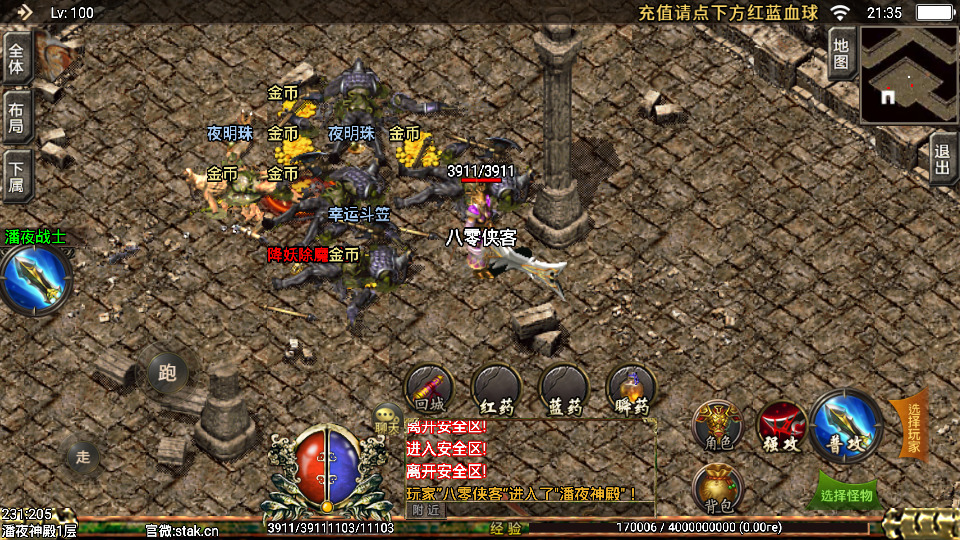Screen dimensions: 960x540
Task: Tap the 地图 map button
Action: coord(841,52)
